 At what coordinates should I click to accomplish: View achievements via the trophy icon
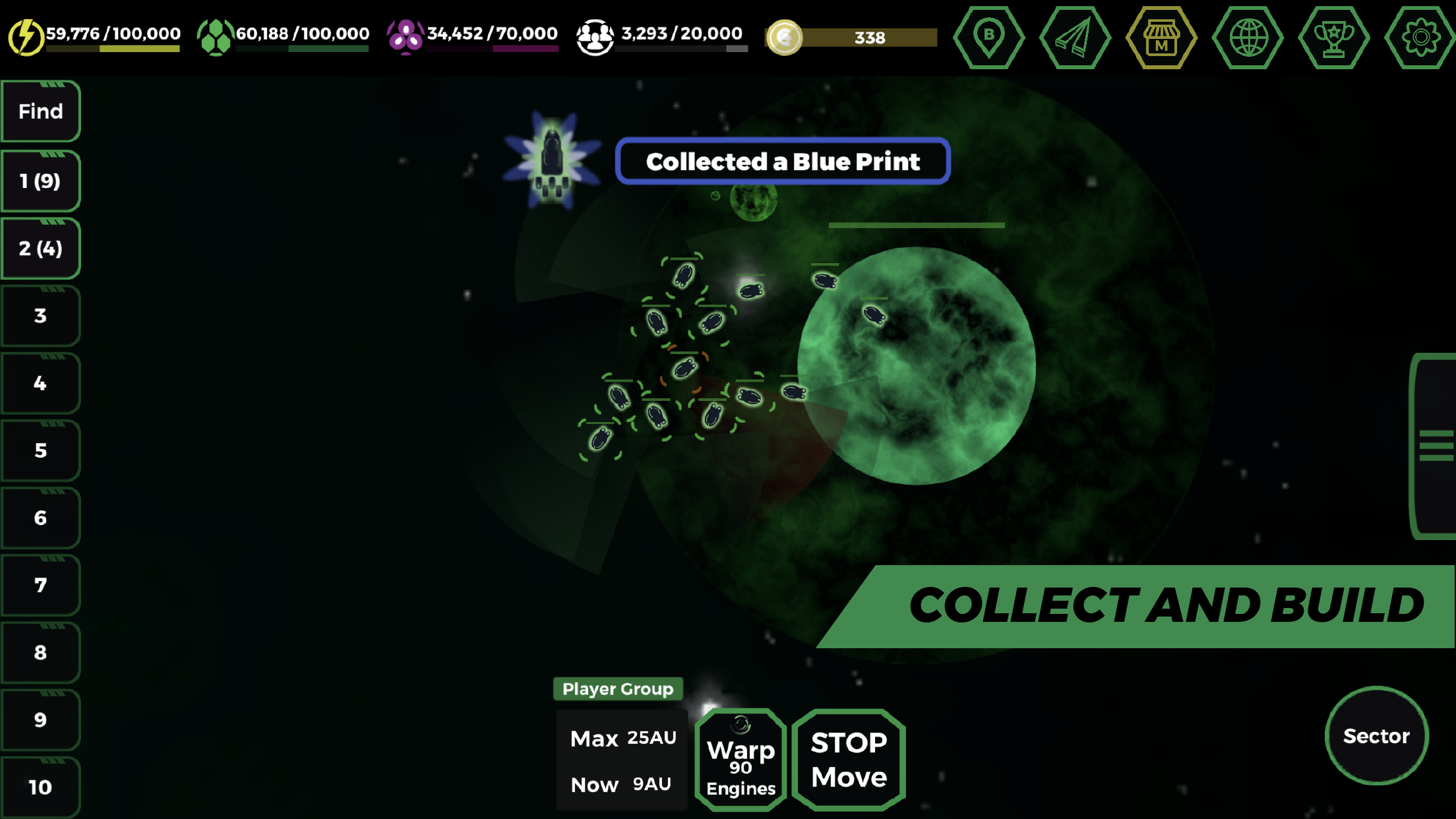point(1334,38)
